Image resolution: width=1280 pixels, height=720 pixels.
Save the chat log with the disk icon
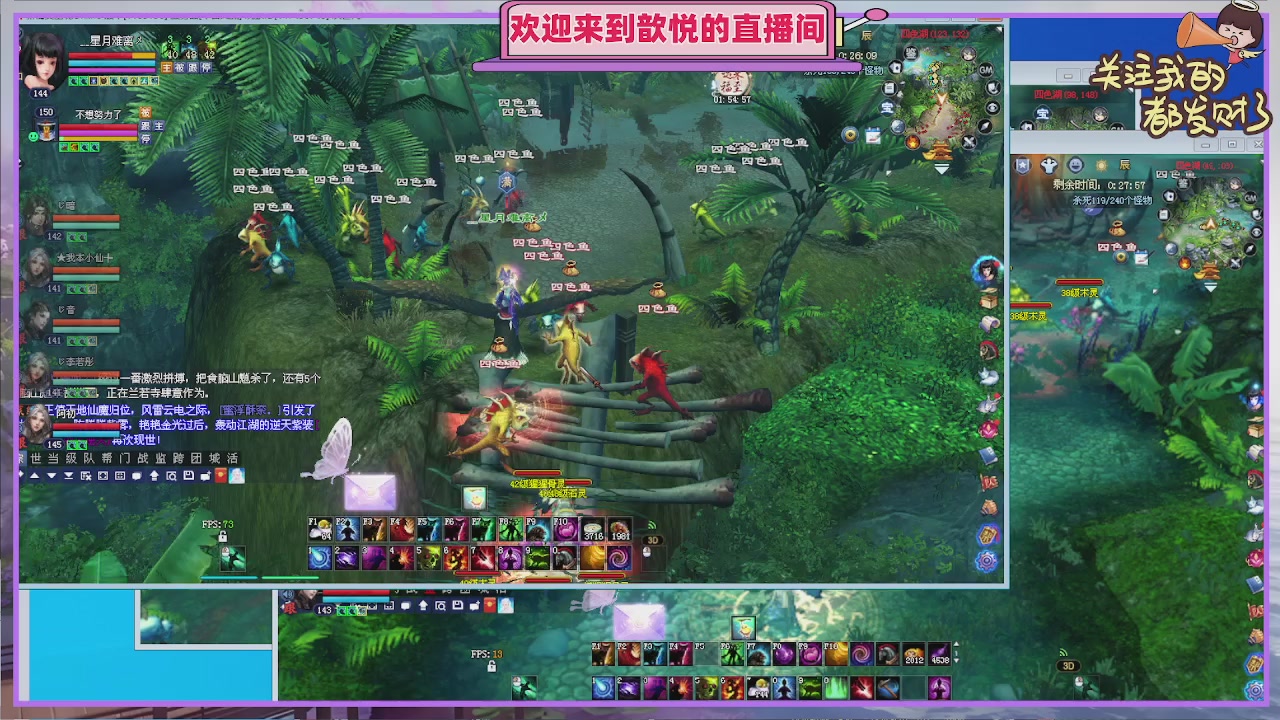click(x=189, y=475)
